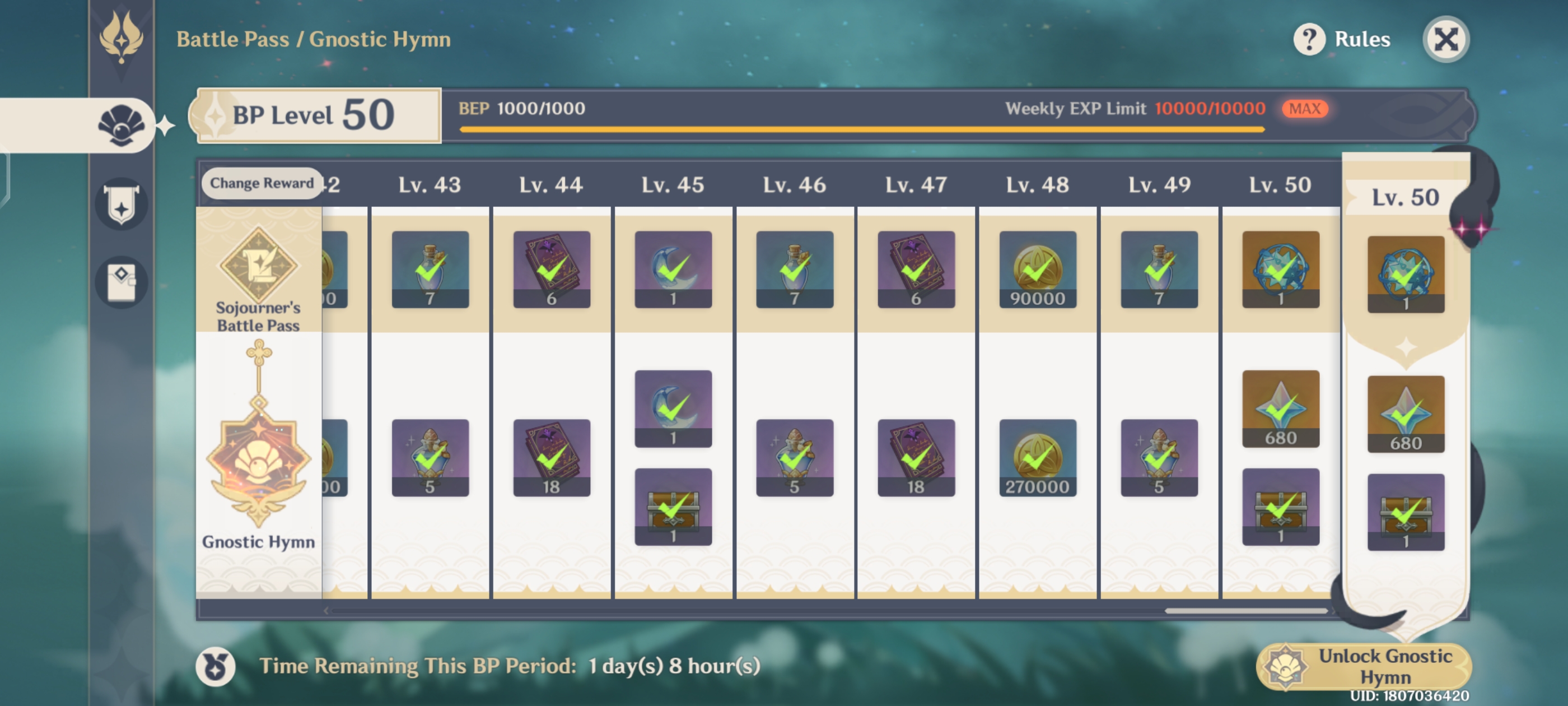Tap the Lv. 46 free potion flask reward
Viewport: 1568px width, 706px height.
[794, 270]
